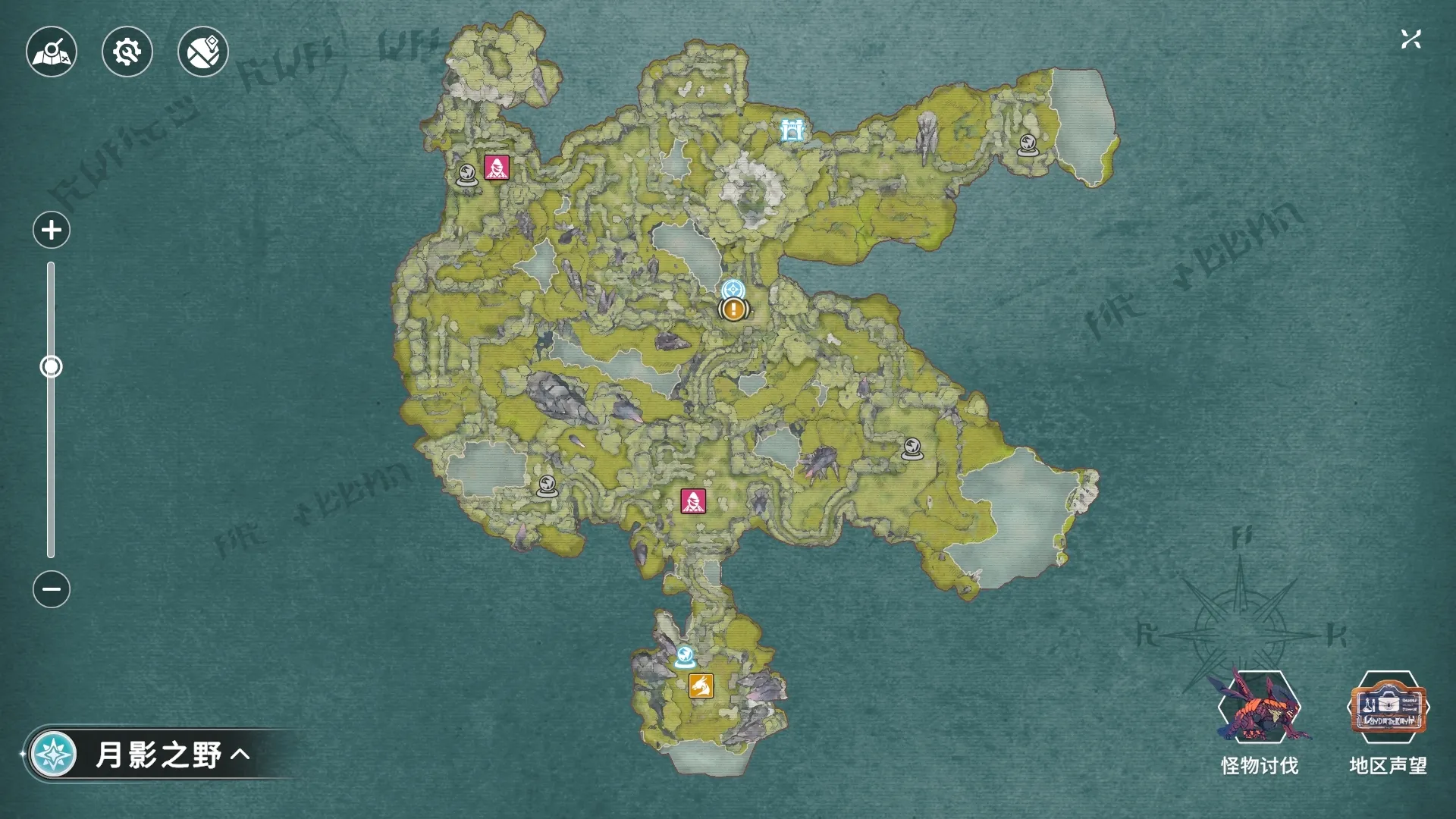Open 怪物讨伐 monster hunt panel

pyautogui.click(x=1260, y=722)
